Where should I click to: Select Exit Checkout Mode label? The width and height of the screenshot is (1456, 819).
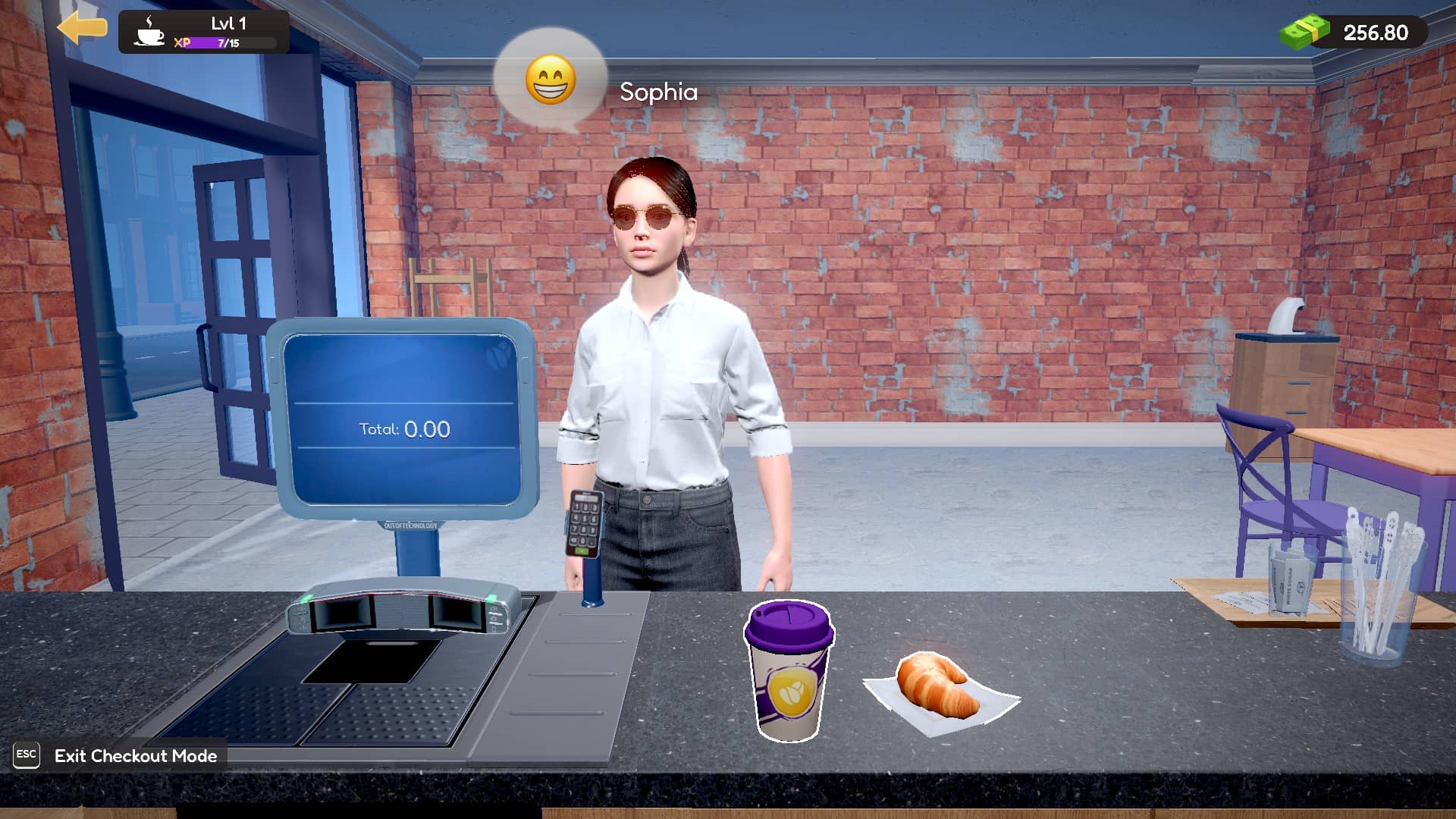[x=135, y=756]
